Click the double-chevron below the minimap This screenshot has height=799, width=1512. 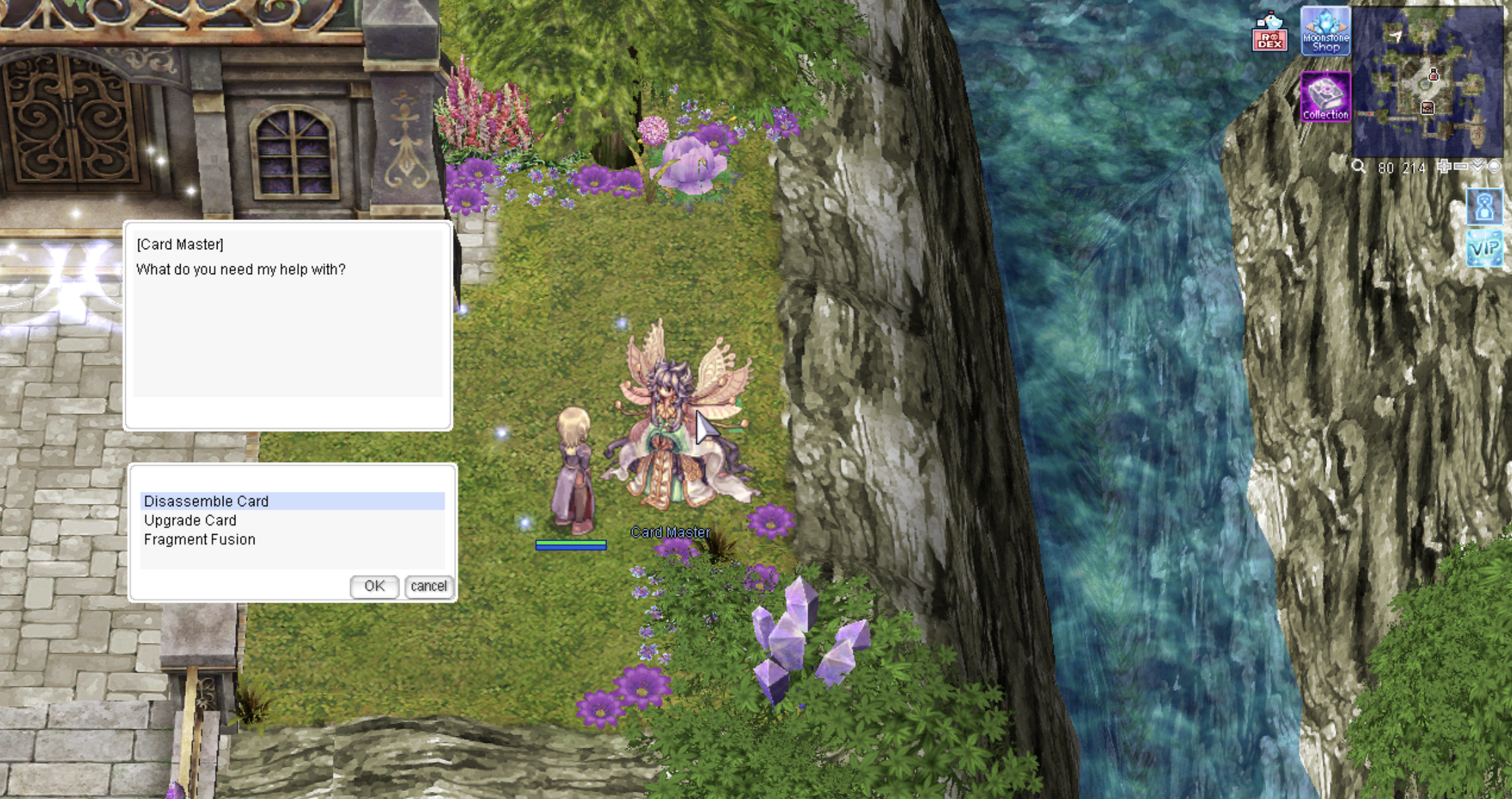coord(1478,167)
